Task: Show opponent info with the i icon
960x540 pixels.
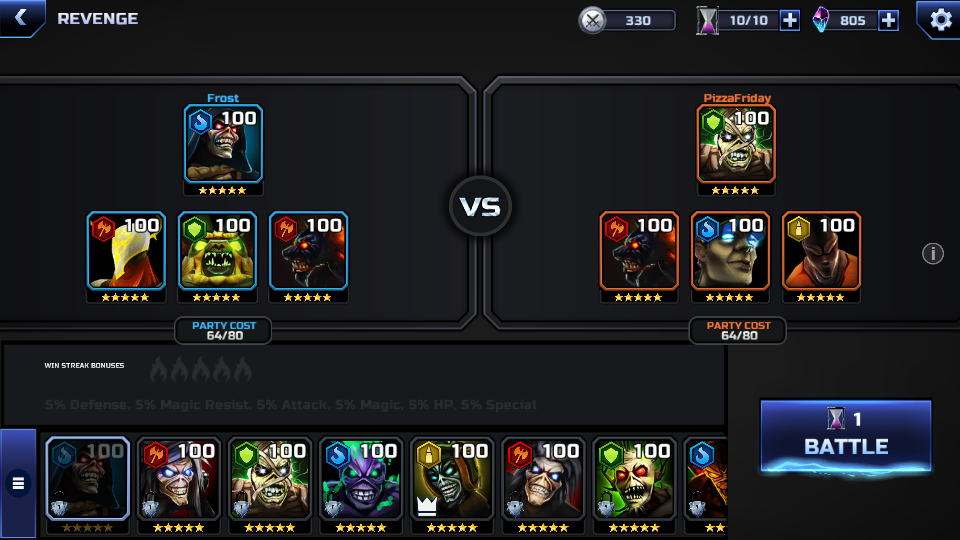Action: click(x=932, y=254)
